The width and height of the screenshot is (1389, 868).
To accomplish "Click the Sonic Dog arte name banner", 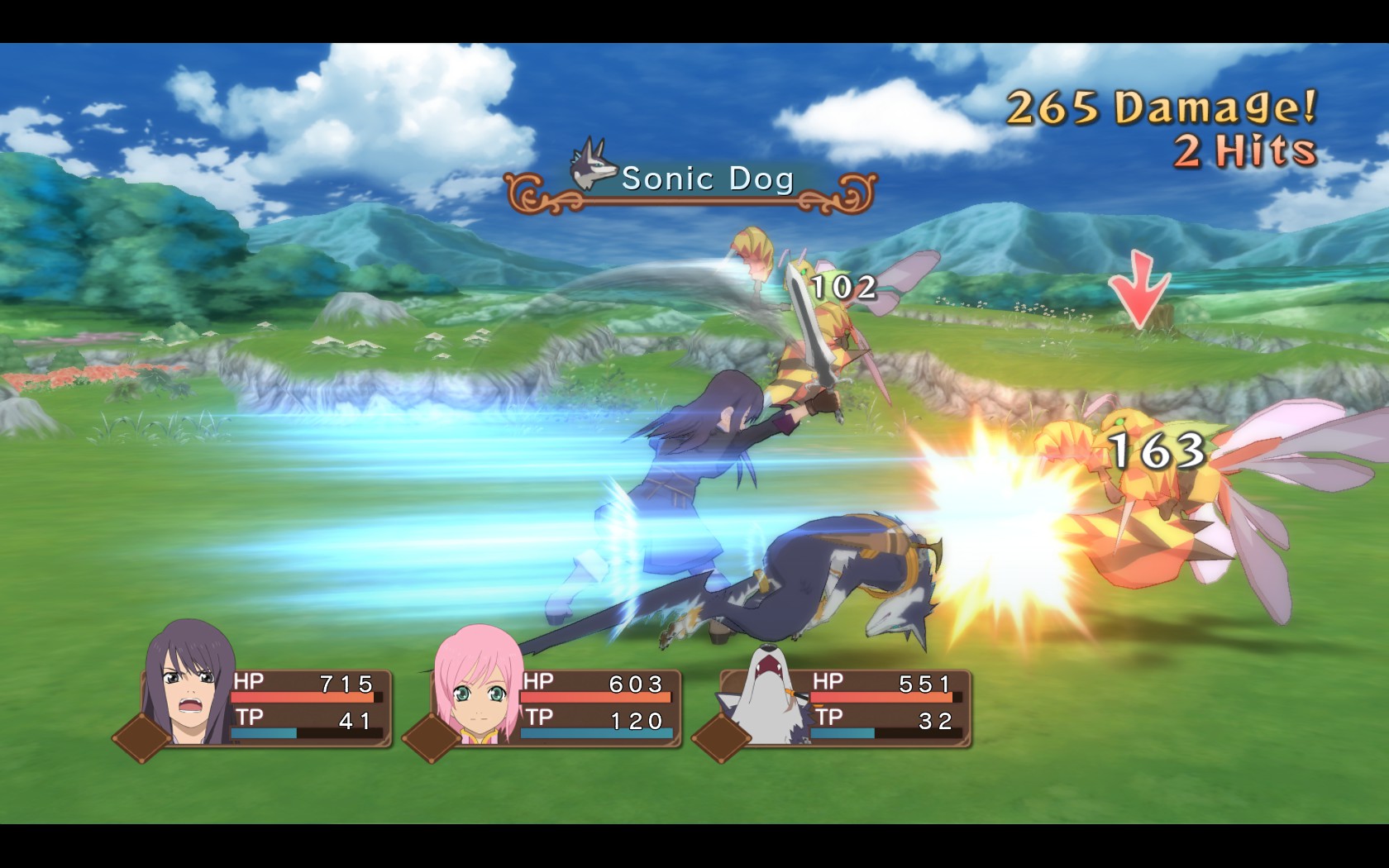I will 690,180.
